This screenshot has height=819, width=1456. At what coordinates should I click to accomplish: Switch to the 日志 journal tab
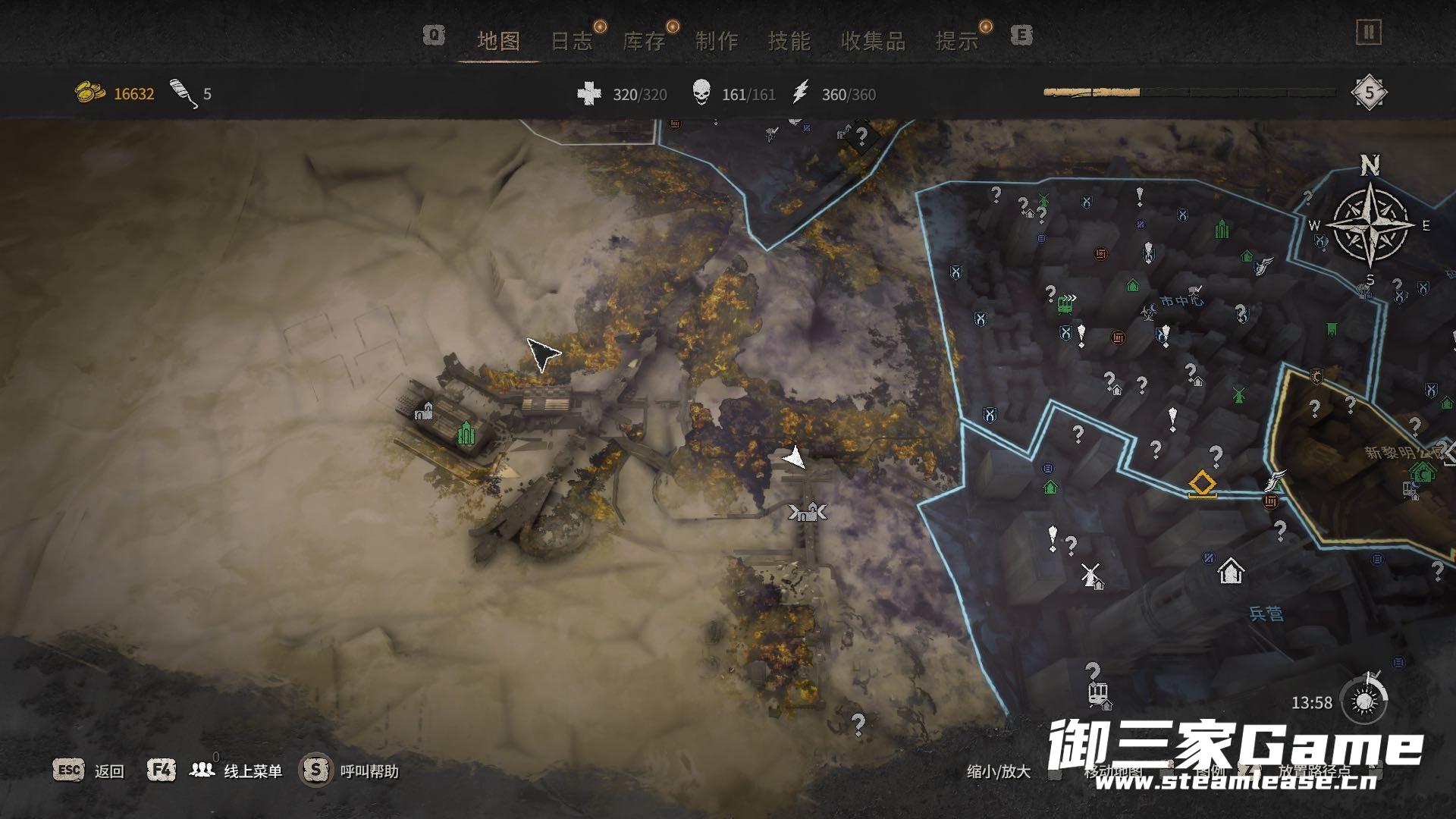tap(571, 41)
